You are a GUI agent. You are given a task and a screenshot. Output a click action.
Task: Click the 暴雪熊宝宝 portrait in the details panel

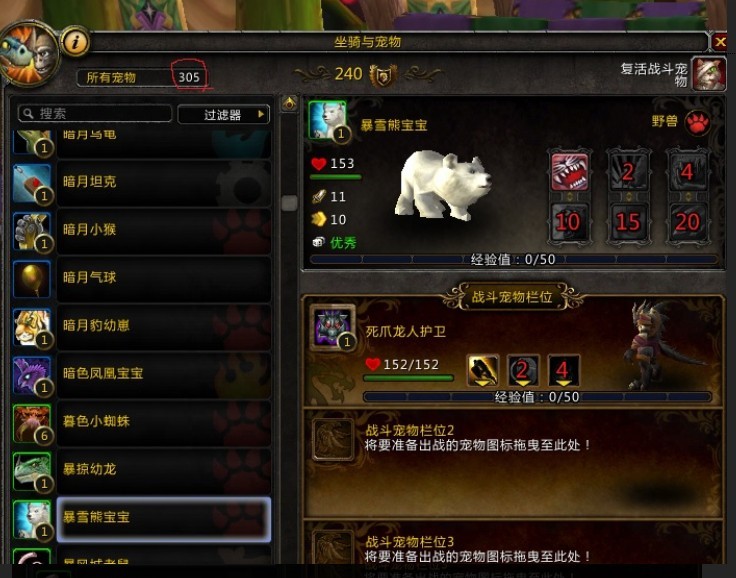[x=327, y=121]
